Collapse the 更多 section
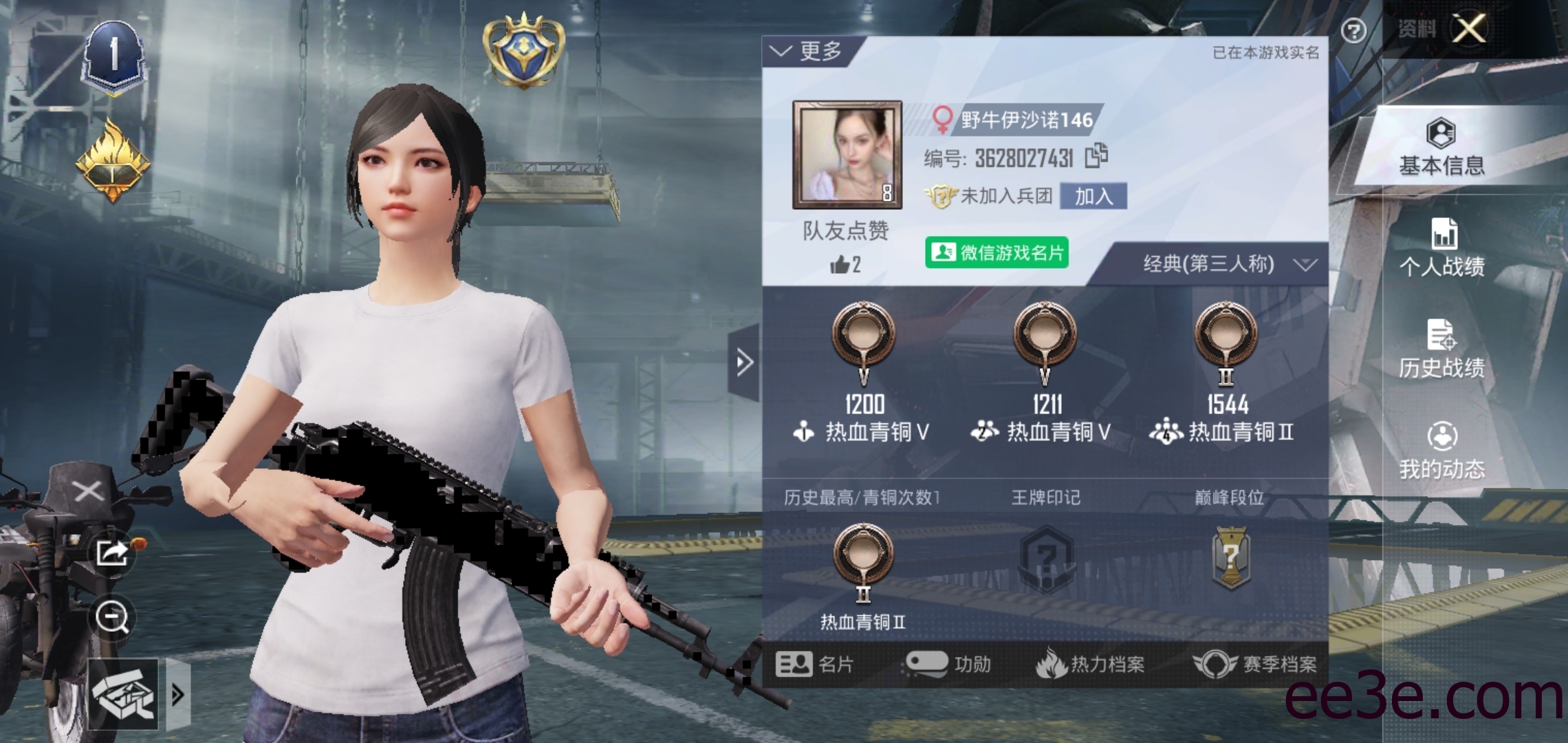This screenshot has width=1568, height=743. pyautogui.click(x=803, y=50)
